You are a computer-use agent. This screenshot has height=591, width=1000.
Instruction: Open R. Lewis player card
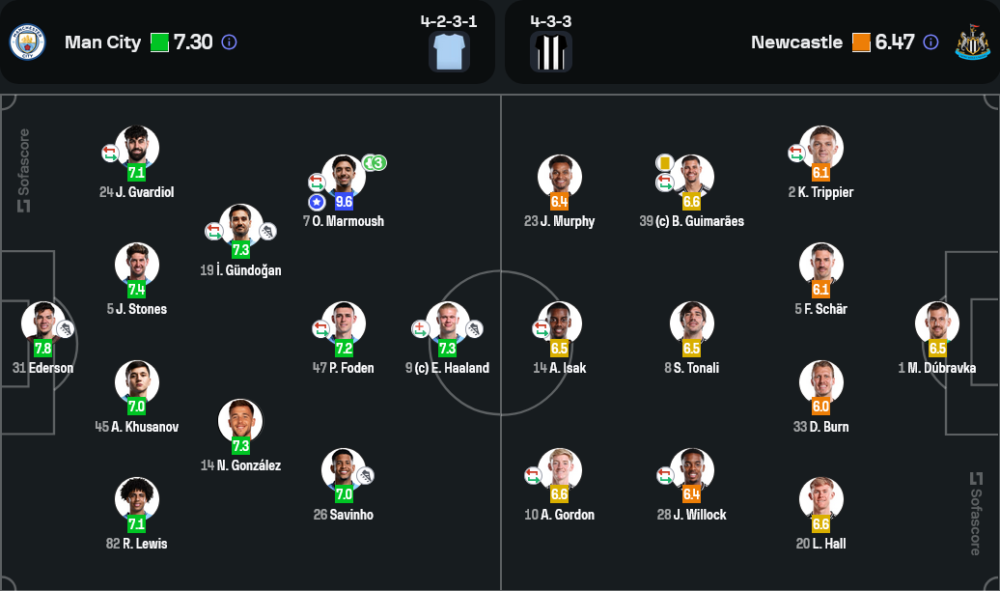[137, 500]
